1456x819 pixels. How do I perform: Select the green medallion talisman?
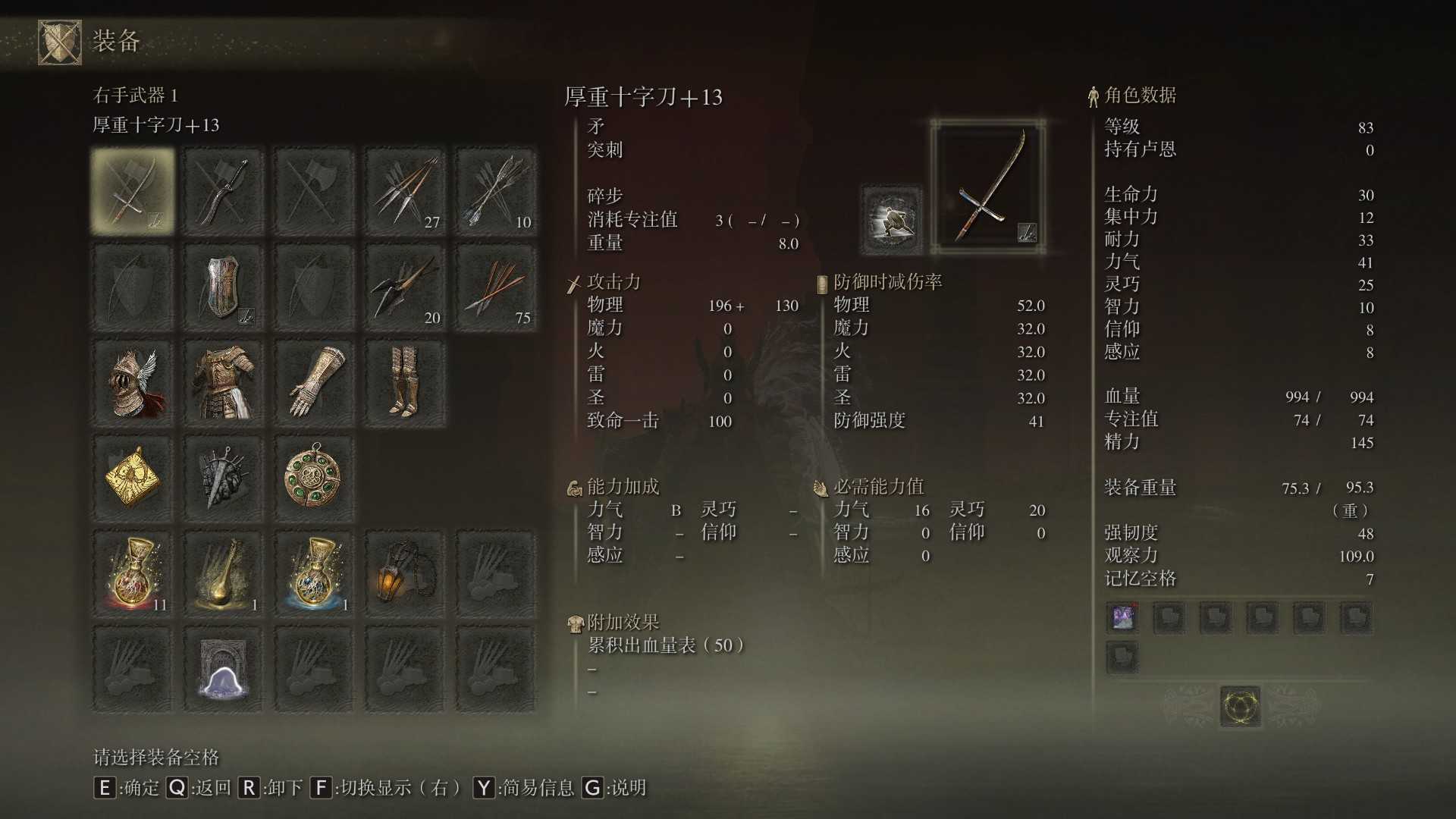(x=314, y=477)
